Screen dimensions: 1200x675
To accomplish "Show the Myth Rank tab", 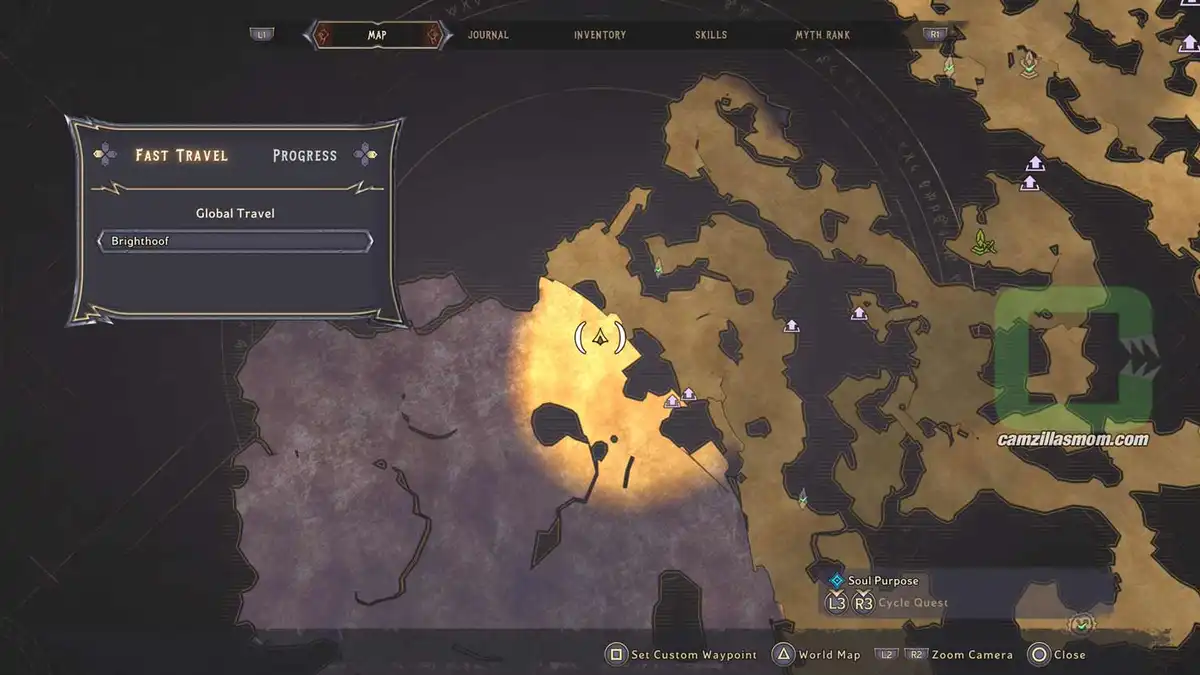I will [x=822, y=35].
